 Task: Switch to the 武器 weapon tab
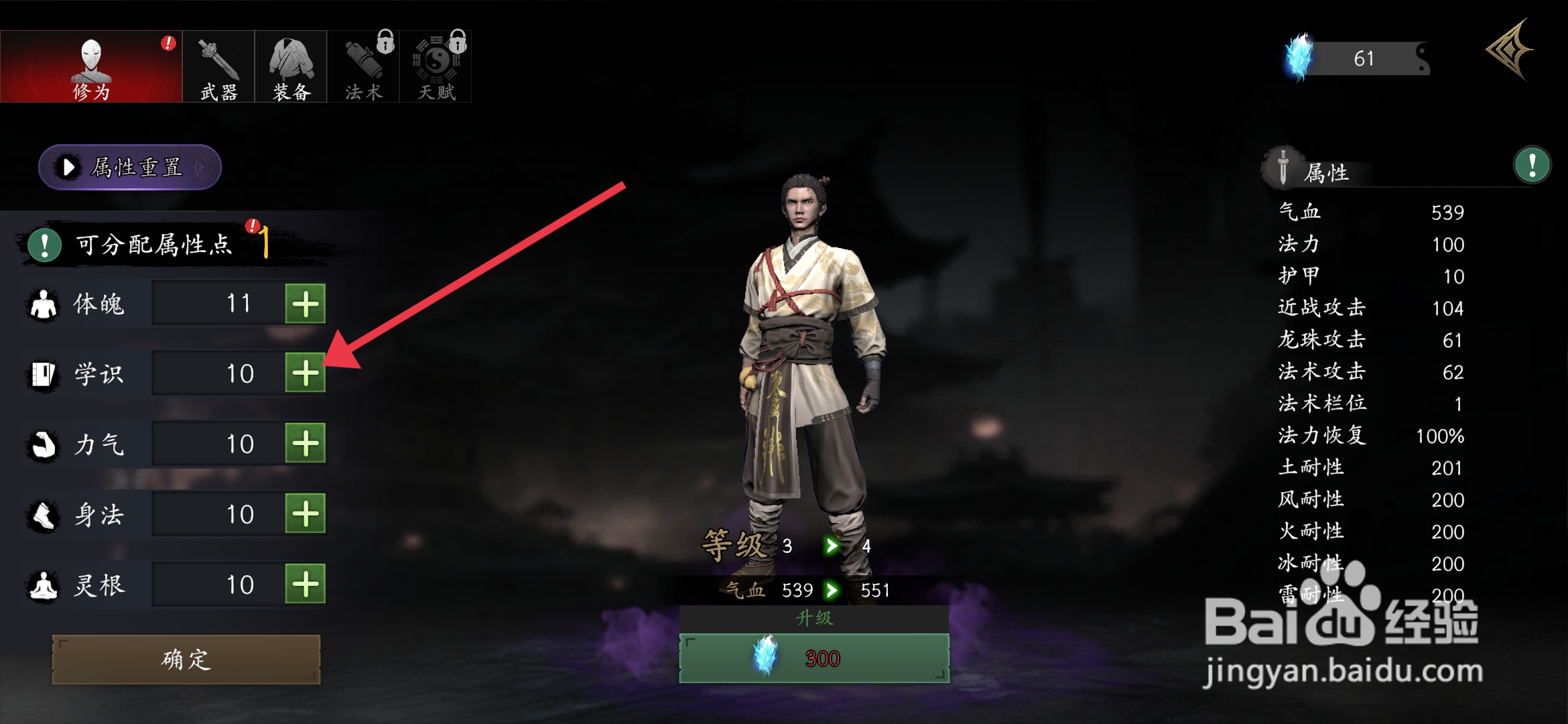[x=217, y=65]
